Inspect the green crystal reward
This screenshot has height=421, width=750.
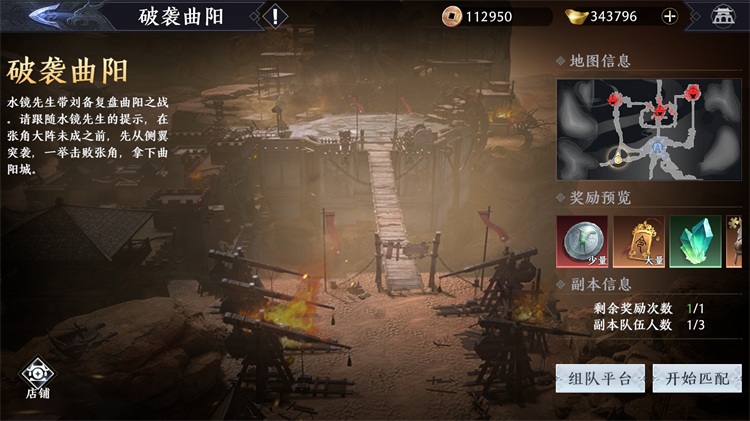click(695, 242)
